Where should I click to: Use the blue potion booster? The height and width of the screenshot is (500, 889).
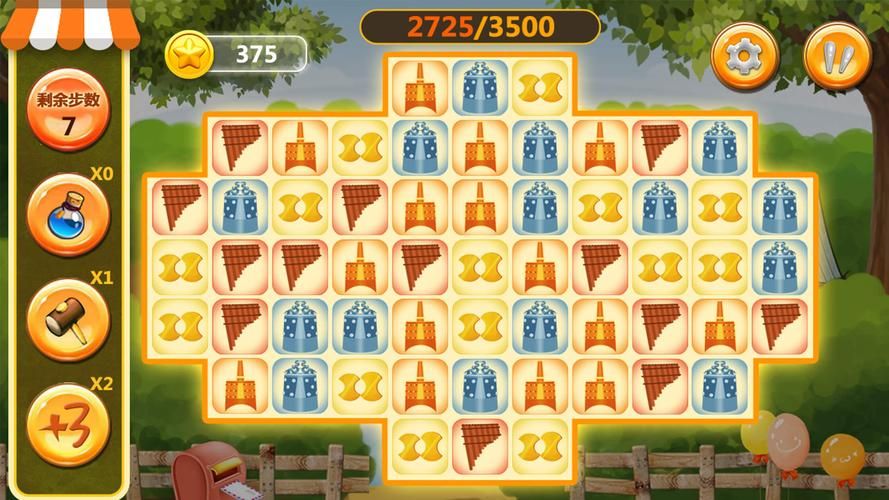click(x=68, y=215)
